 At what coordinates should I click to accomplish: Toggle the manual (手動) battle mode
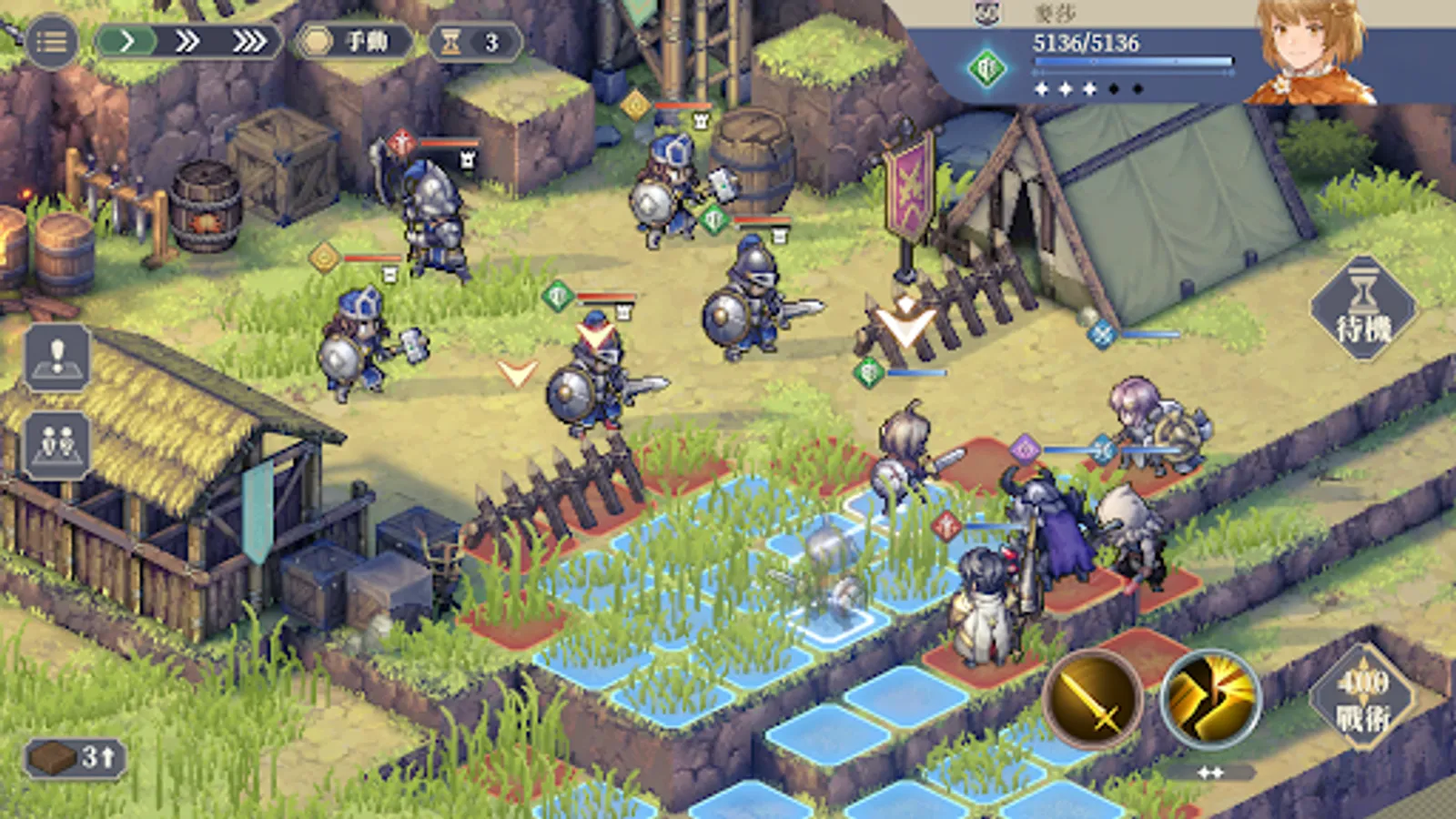(x=353, y=42)
